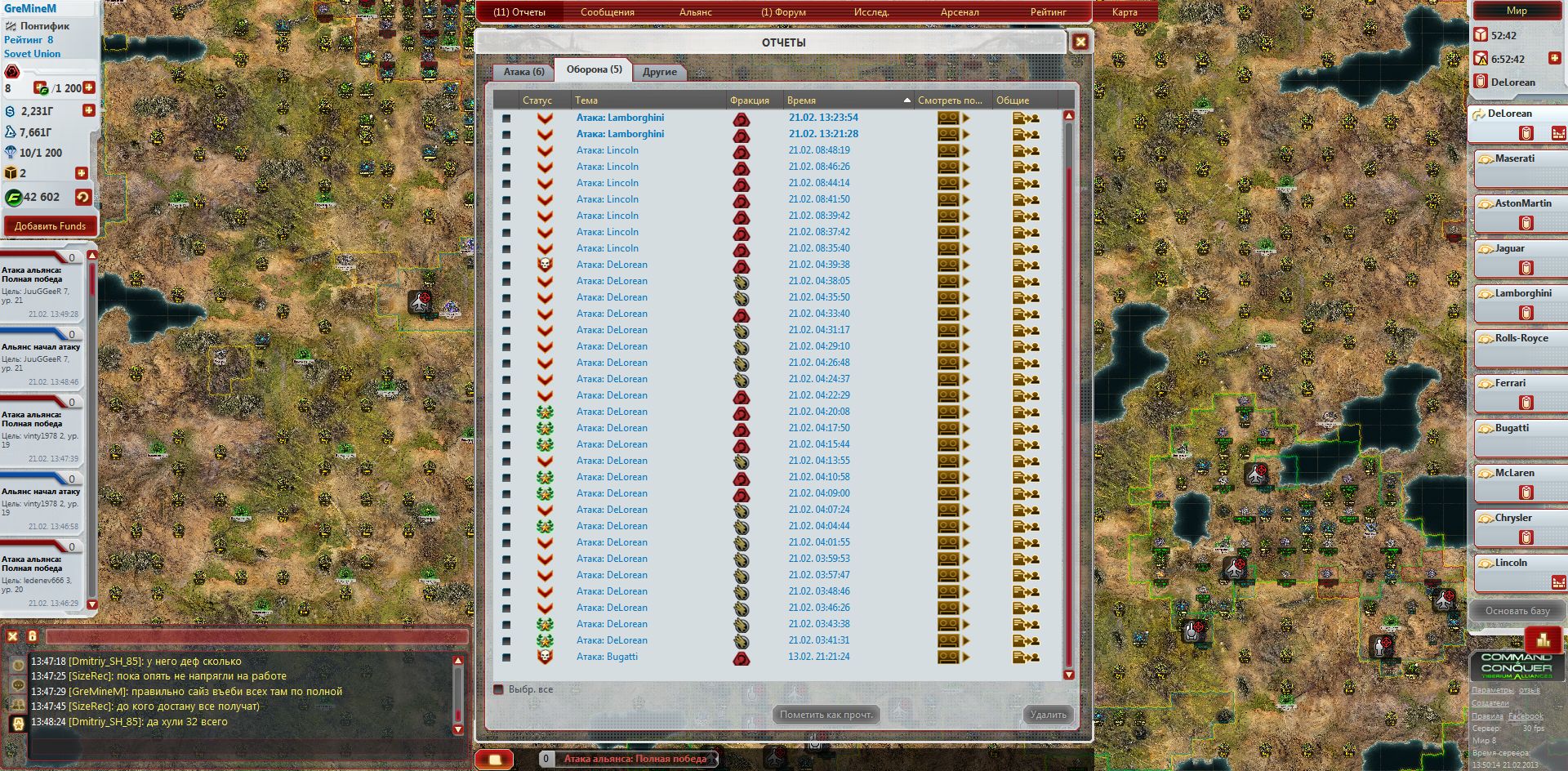1568x771 pixels.
Task: Open the Сообщения menu
Action: (607, 12)
